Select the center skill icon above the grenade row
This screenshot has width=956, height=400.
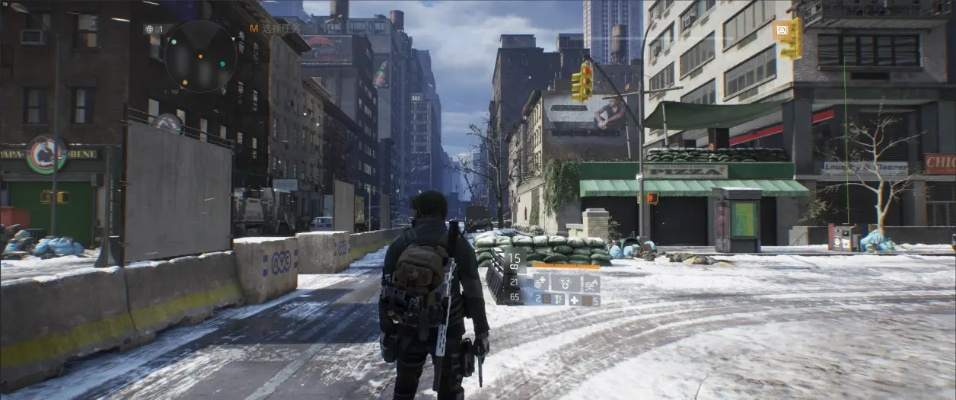tap(565, 283)
